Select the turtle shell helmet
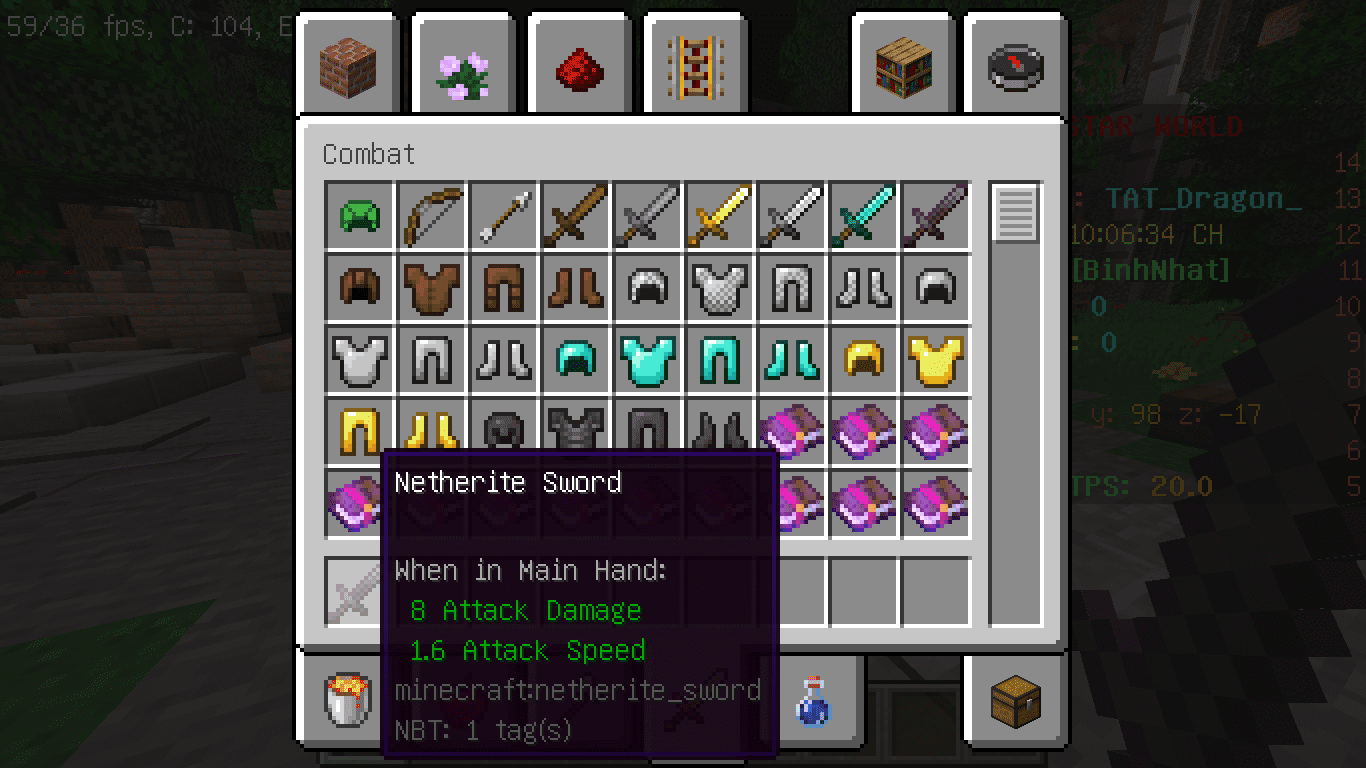Viewport: 1366px width, 768px height. (359, 215)
